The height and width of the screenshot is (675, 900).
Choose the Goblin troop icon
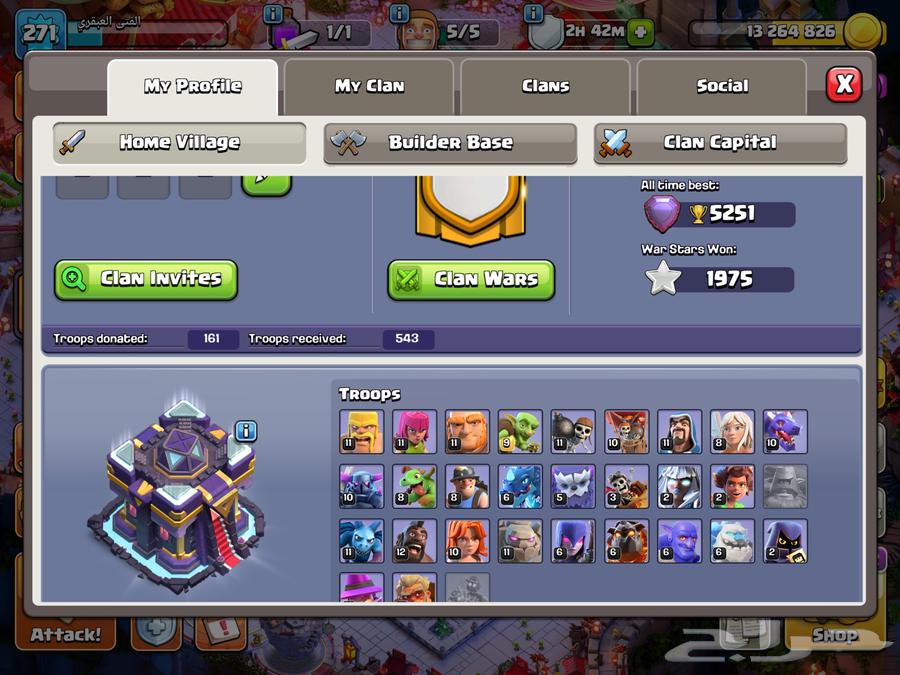coord(520,431)
